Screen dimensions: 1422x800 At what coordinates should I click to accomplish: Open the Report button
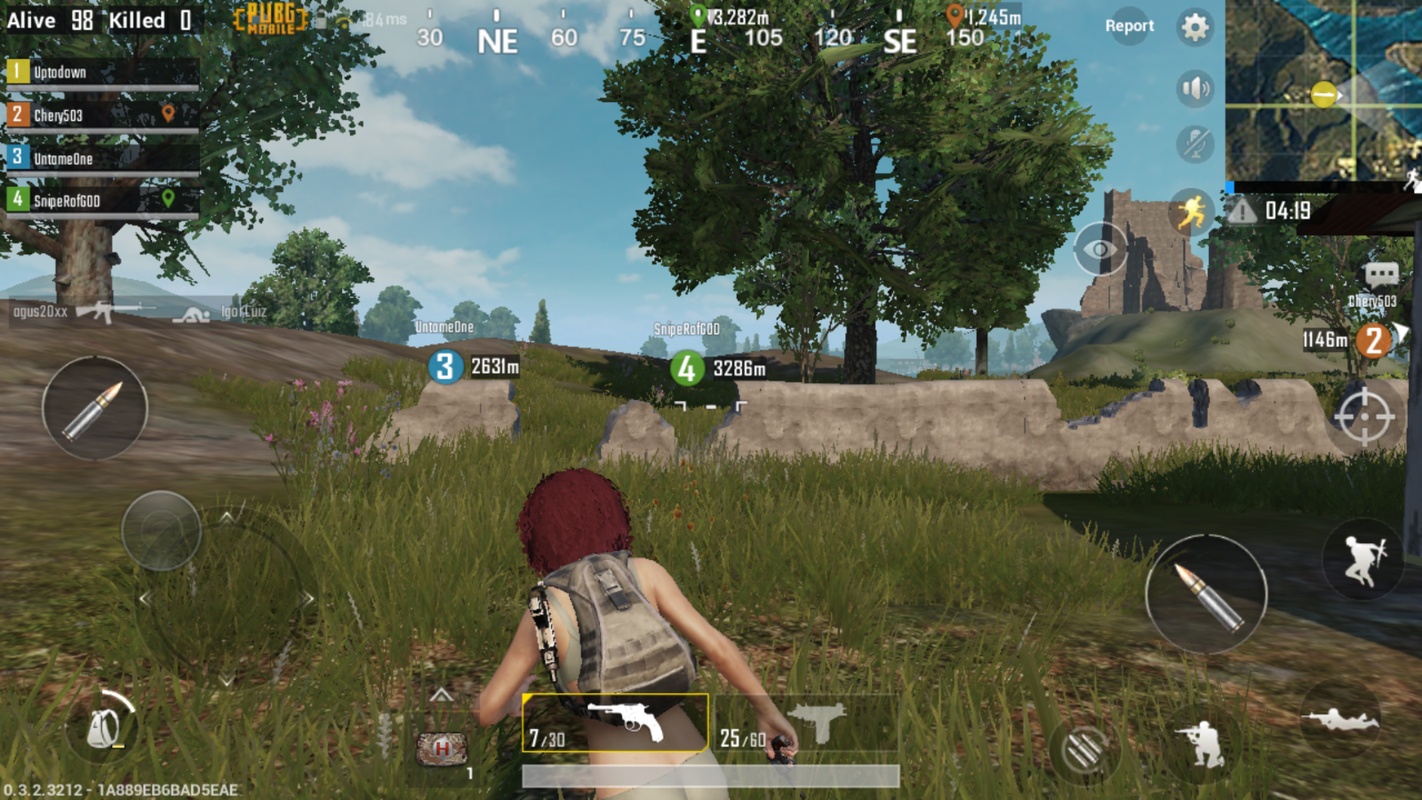click(x=1129, y=26)
